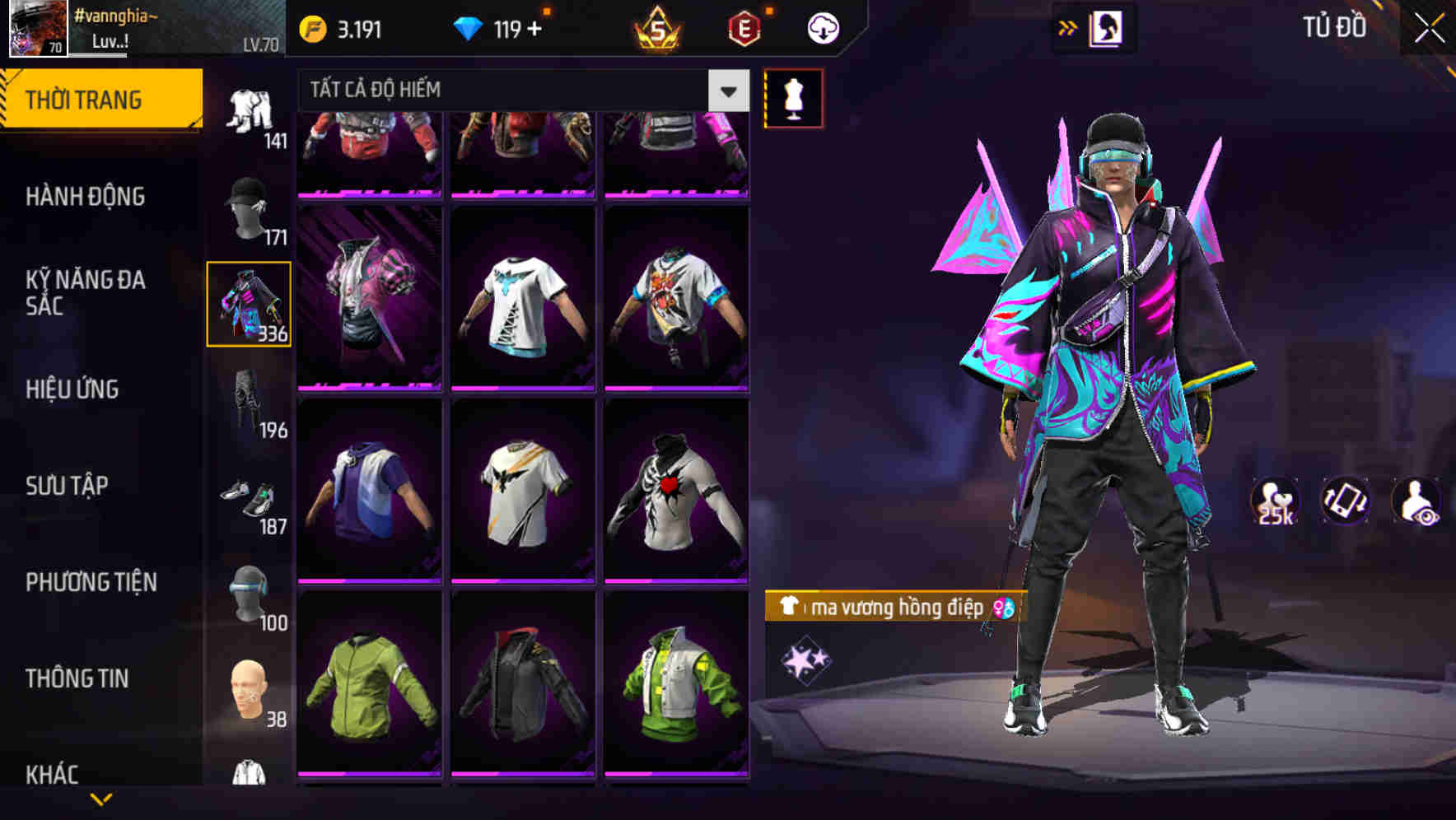
Task: Open the SƯU TẬP menu item
Action: coord(68,486)
